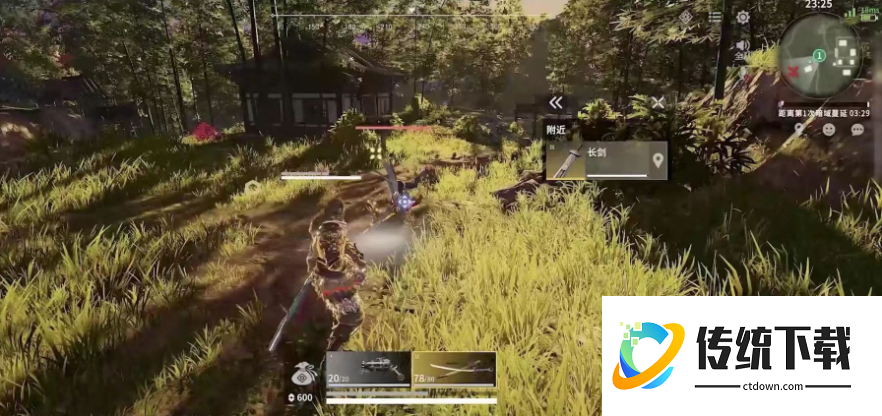The image size is (882, 416).
Task: Click the 传统下载 site logo
Action: pyautogui.click(x=741, y=355)
